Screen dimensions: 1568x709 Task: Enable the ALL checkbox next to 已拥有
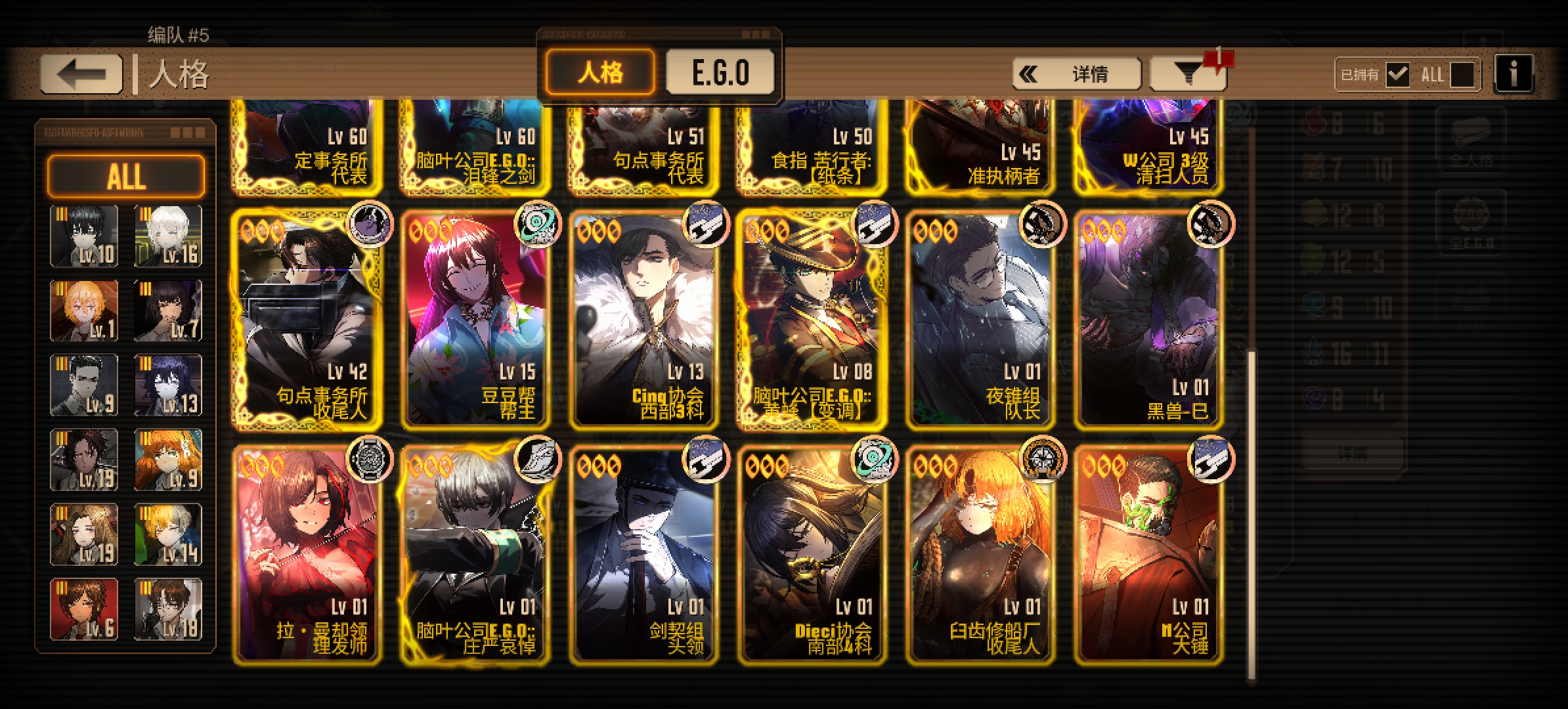[x=1462, y=74]
